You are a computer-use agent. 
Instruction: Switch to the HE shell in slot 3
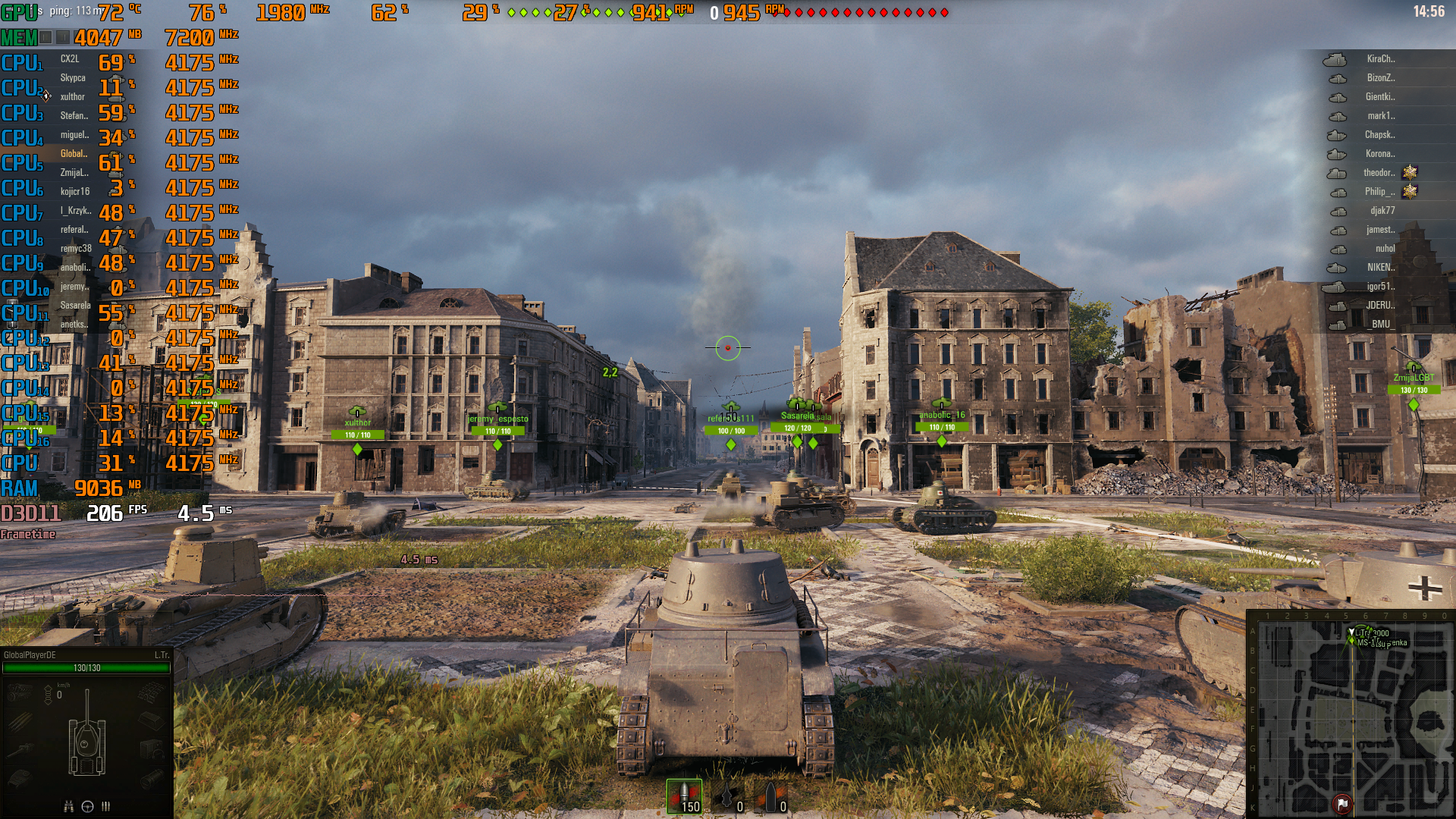[x=772, y=796]
